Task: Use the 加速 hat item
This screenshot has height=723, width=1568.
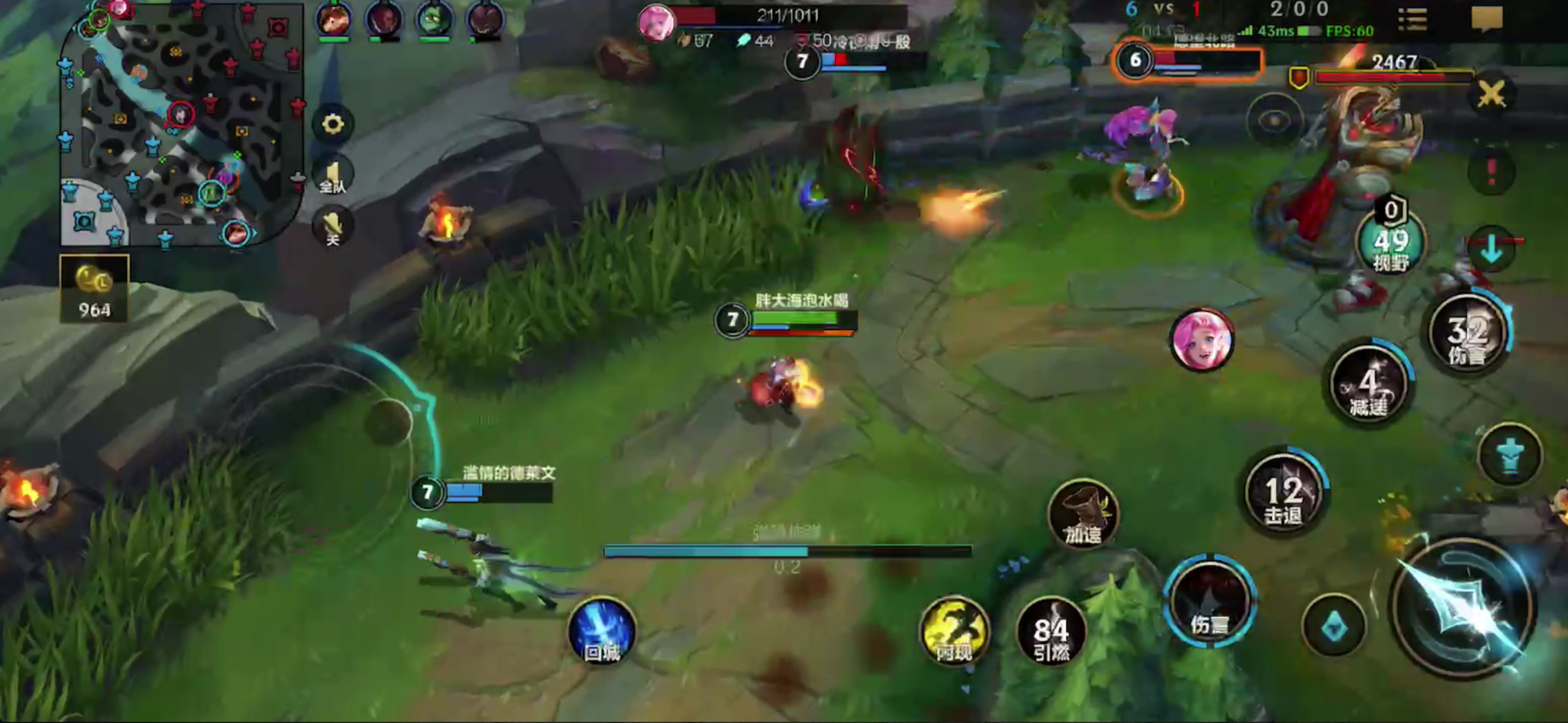Action: 1083,514
